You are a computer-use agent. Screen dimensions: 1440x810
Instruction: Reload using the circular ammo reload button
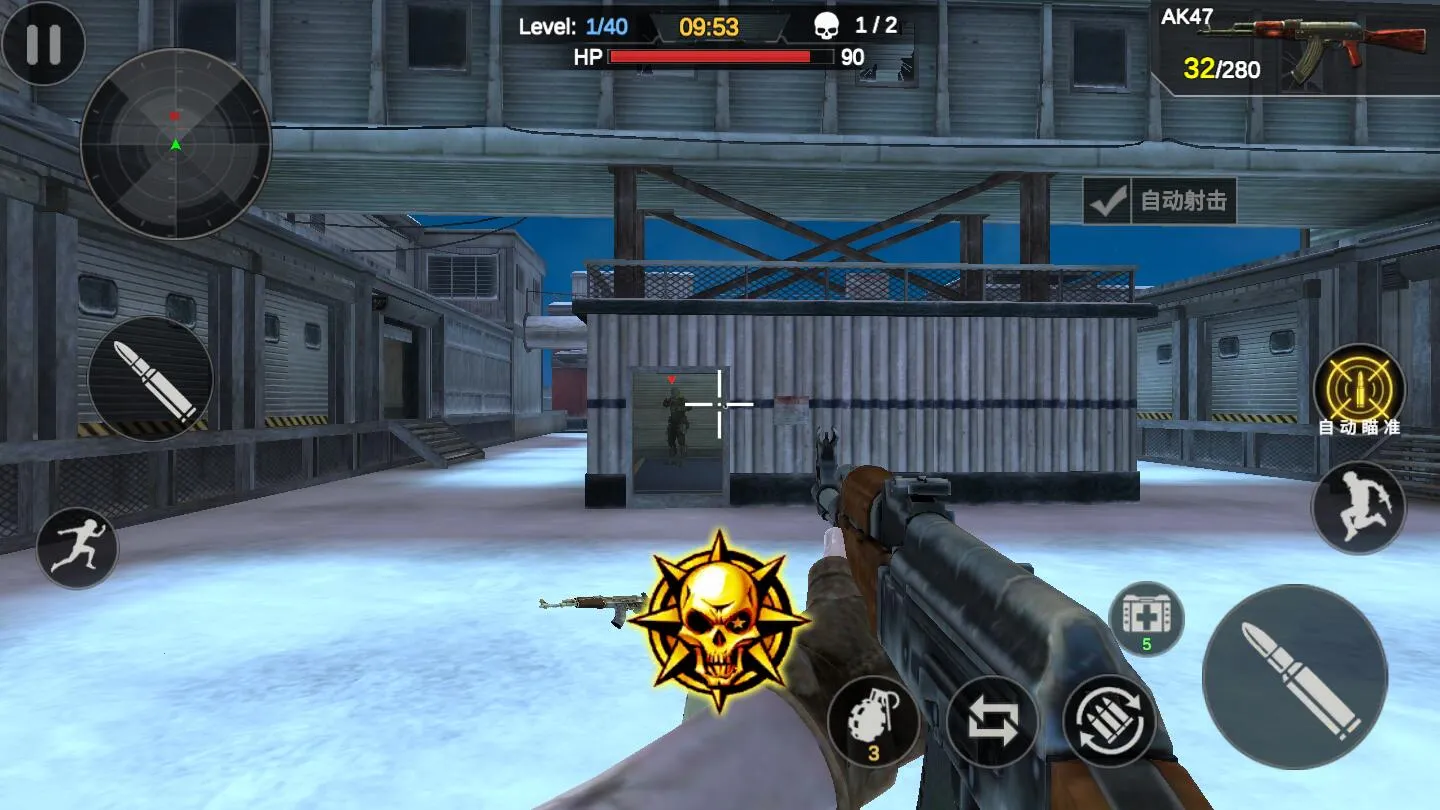[1109, 721]
